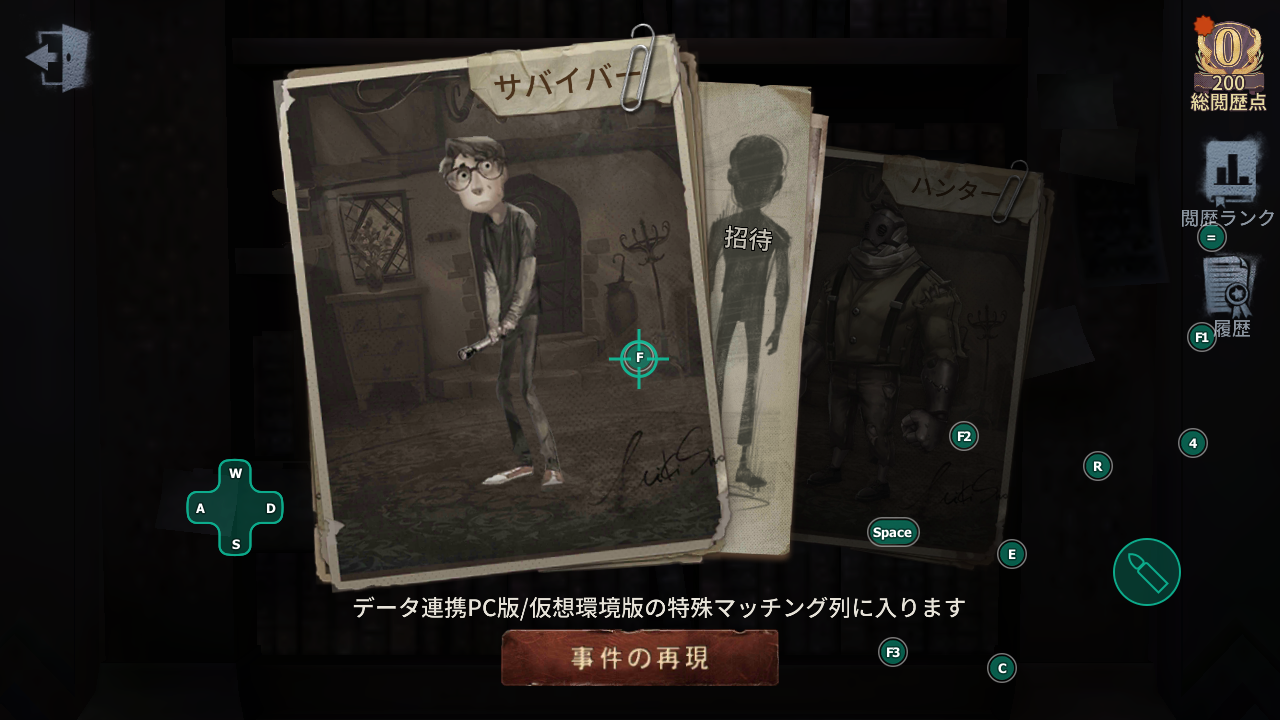This screenshot has height=720, width=1280.
Task: Click the exit door icon top left
Action: 58,60
